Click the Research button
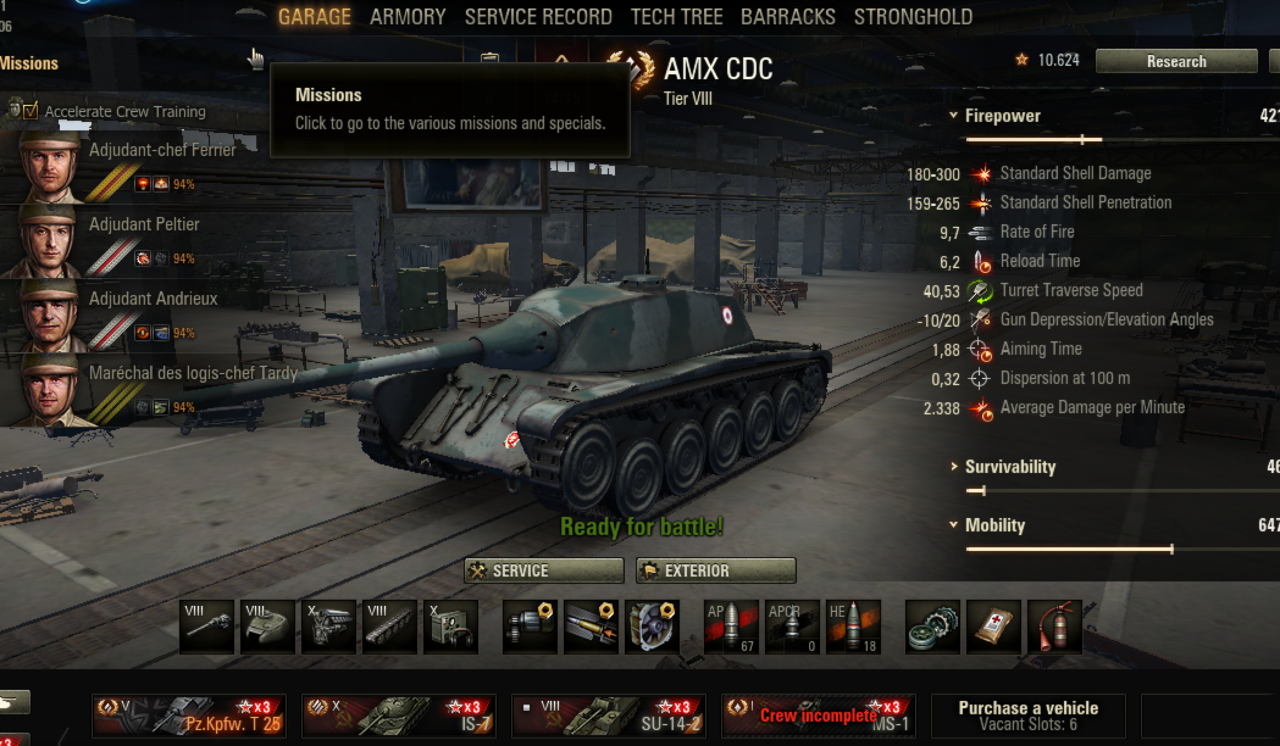 point(1176,61)
